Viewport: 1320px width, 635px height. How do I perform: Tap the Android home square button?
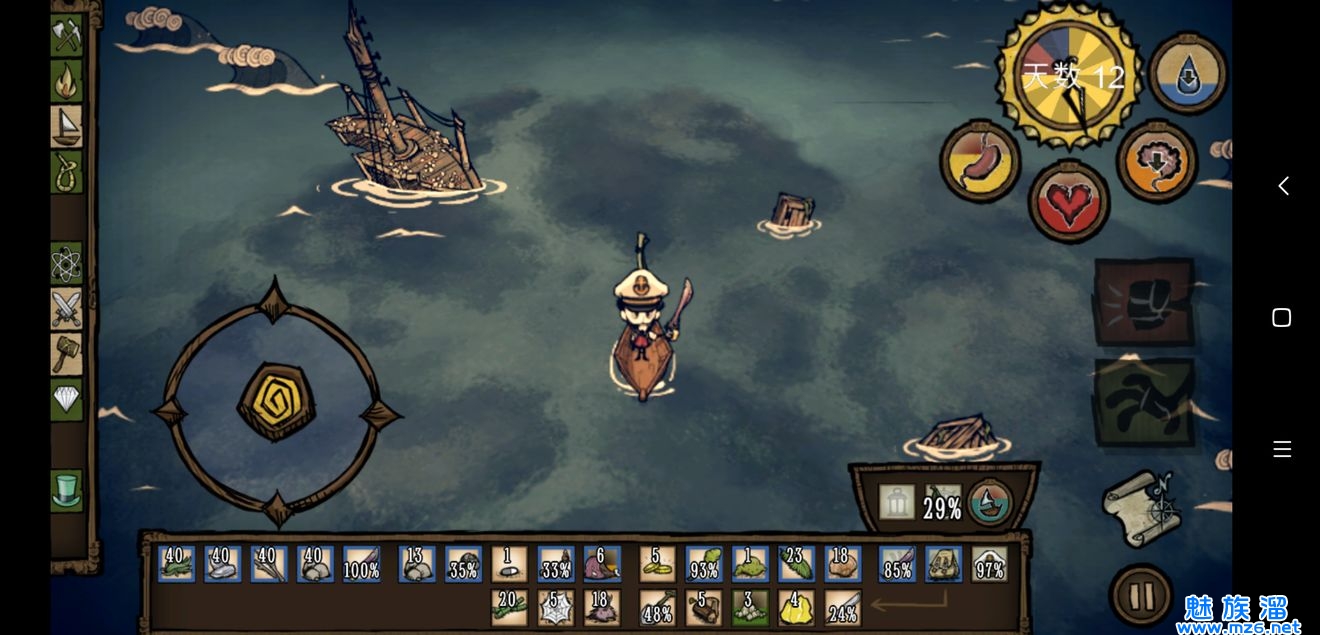tap(1282, 317)
